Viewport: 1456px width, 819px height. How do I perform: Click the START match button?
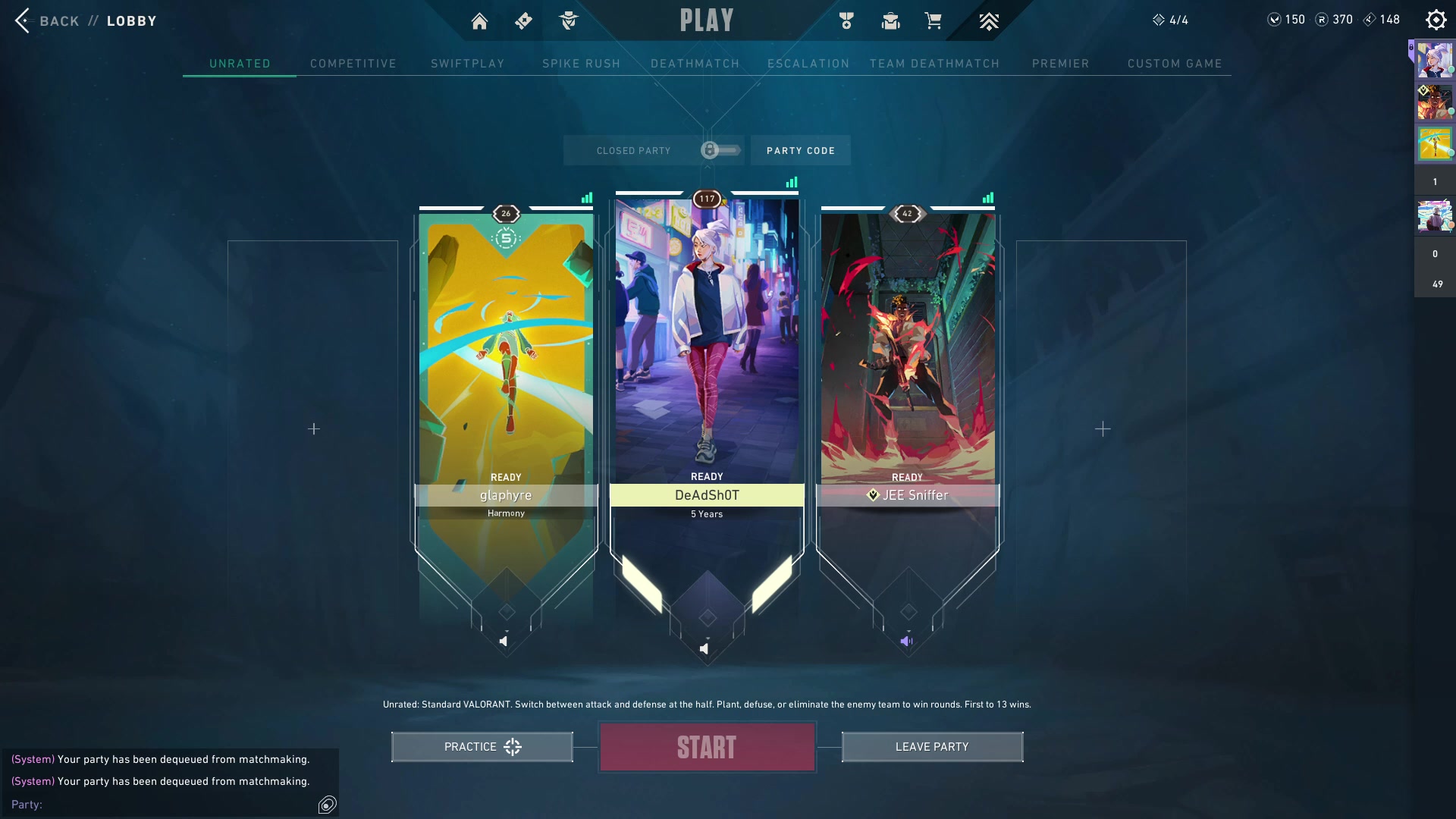[x=707, y=747]
